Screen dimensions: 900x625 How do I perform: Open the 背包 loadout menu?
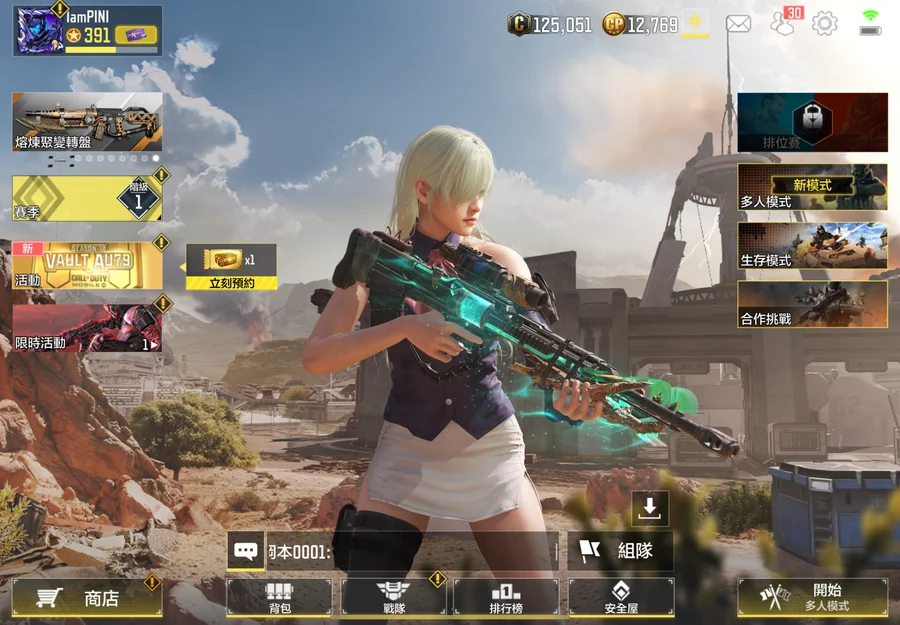279,598
